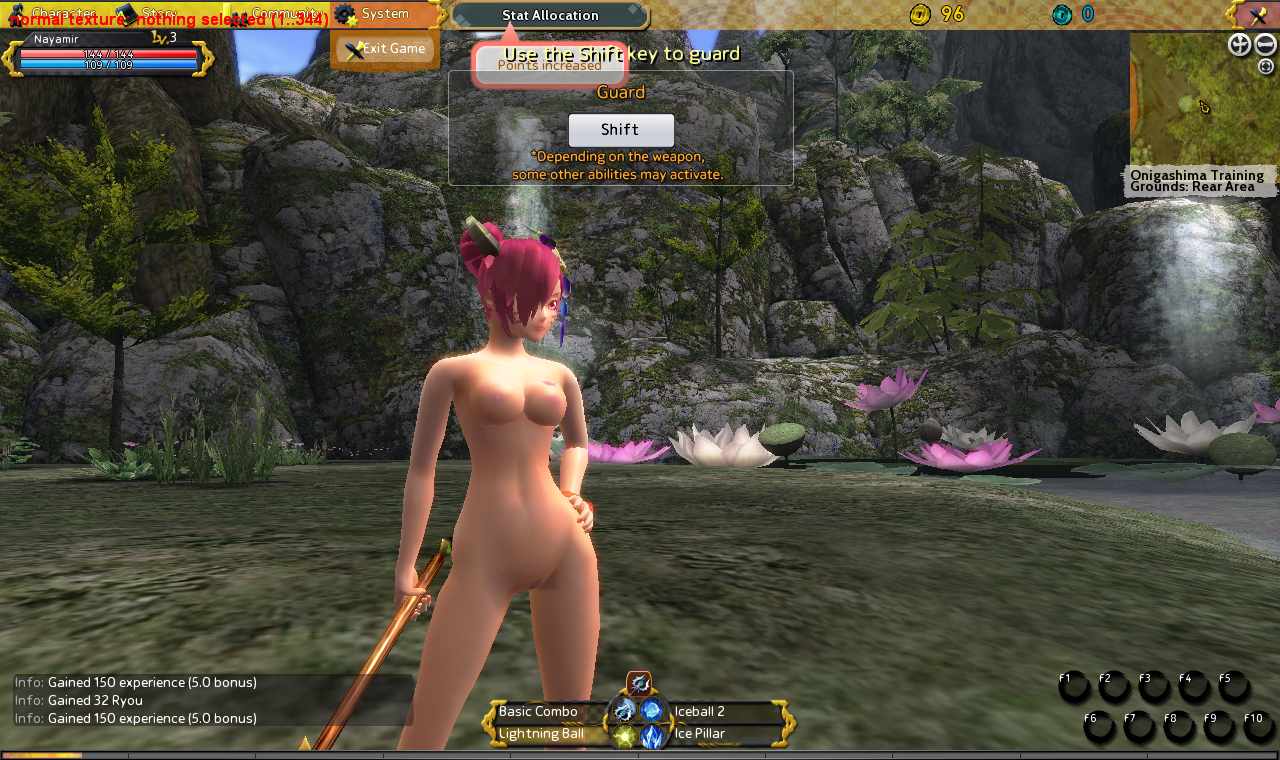Zoom in on the minimap
Image resolution: width=1280 pixels, height=760 pixels.
[1239, 44]
